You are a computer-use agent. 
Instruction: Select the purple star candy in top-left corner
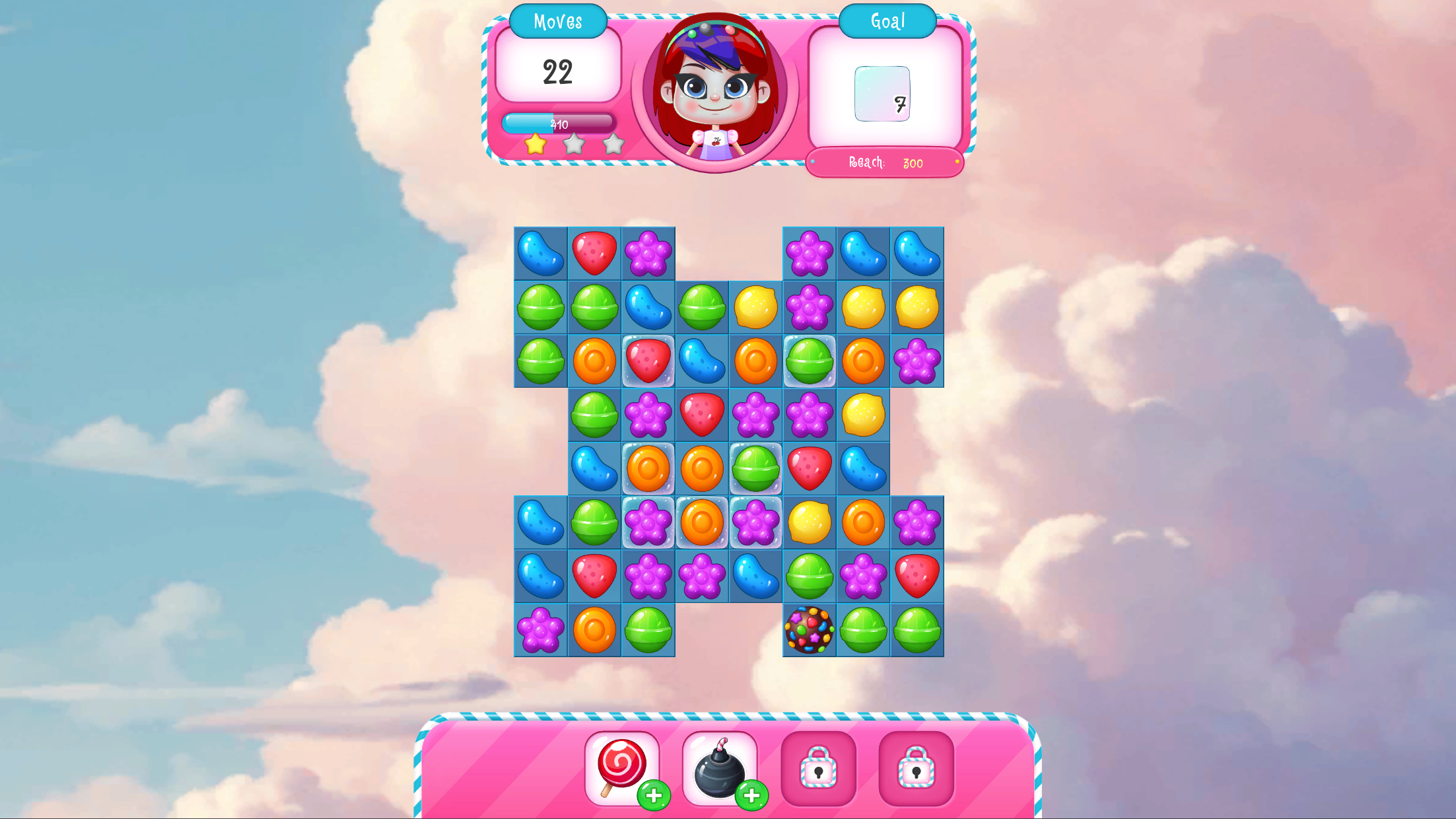(x=649, y=252)
